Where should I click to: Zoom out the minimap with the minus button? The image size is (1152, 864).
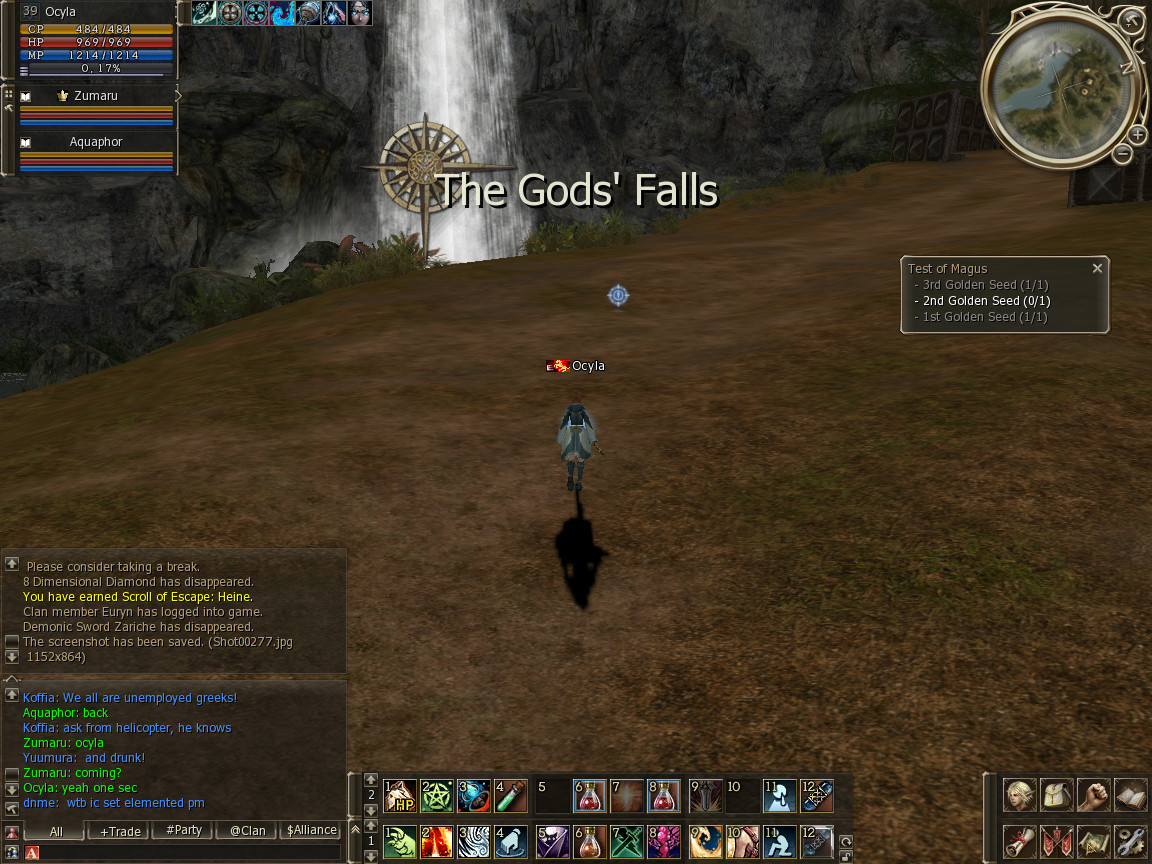1123,153
